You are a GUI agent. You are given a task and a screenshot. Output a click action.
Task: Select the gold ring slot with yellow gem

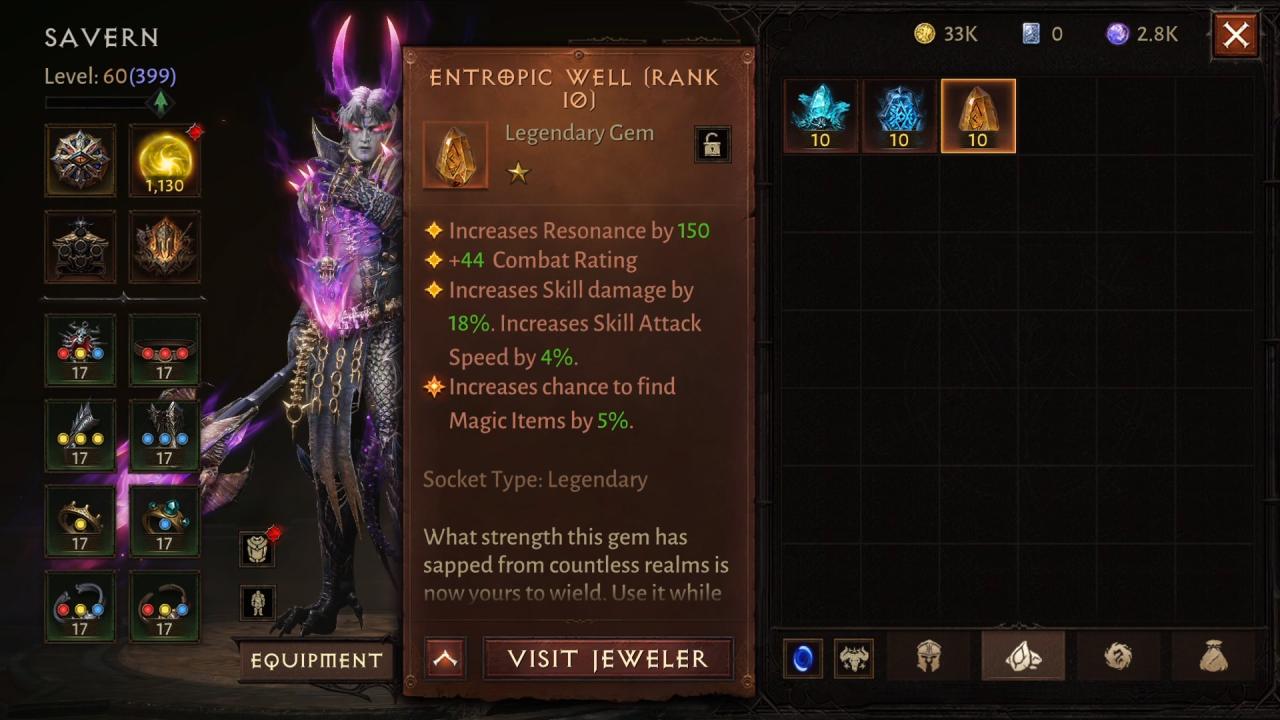[x=80, y=521]
